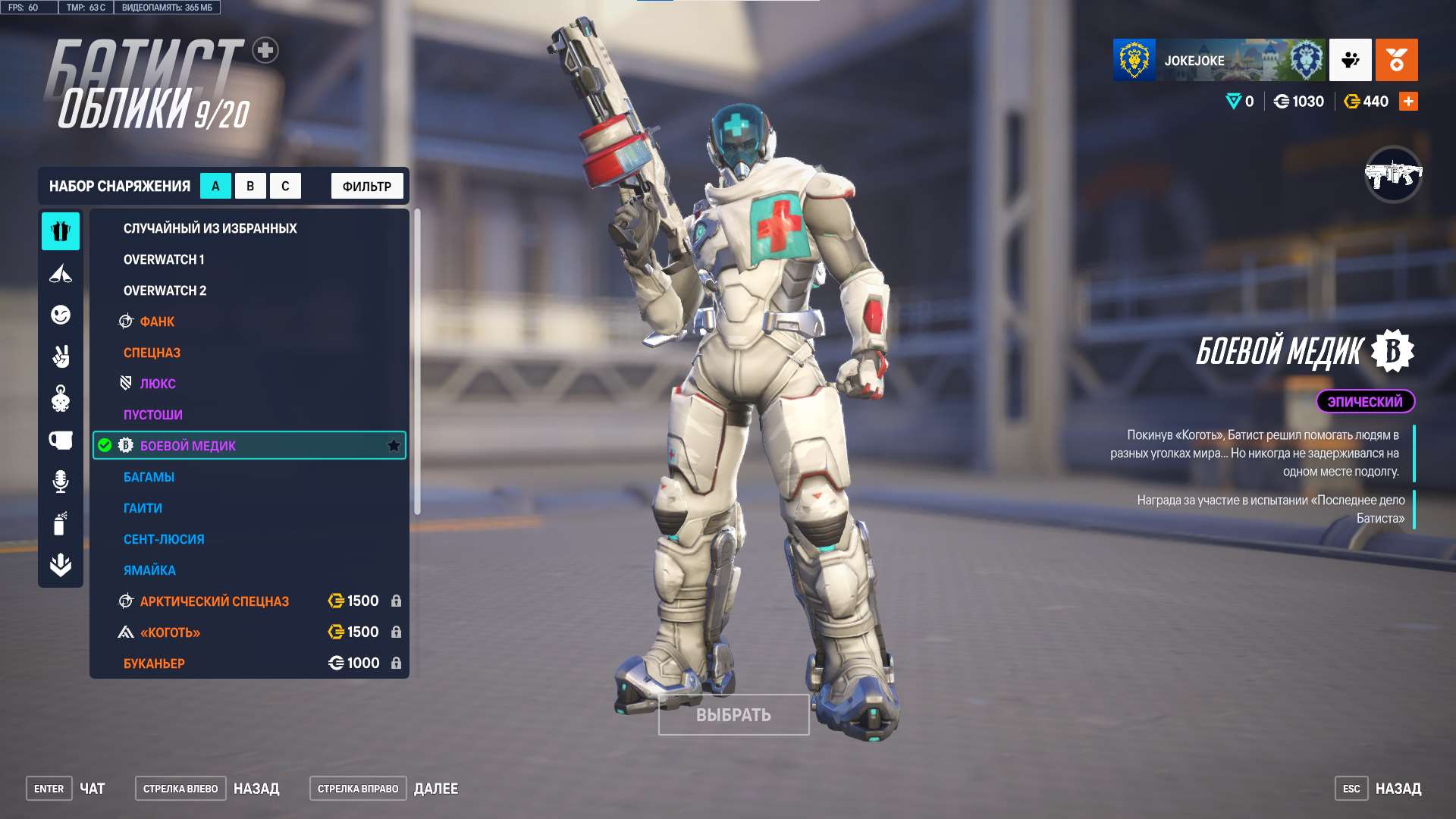Toggle the favorite star on БОЕВОЙ МЕДИК

coord(394,446)
